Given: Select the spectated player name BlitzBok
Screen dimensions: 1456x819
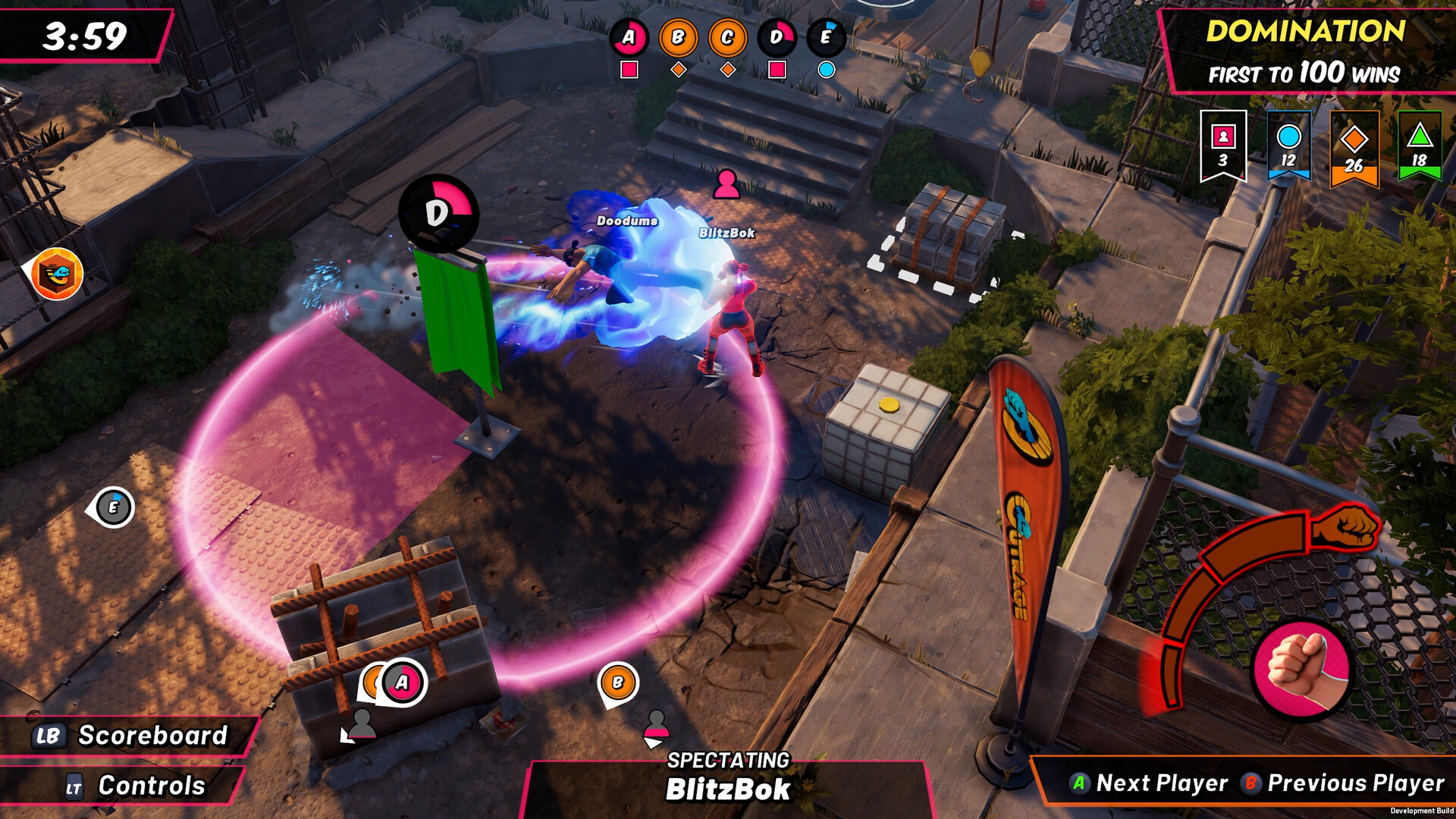Looking at the screenshot, I should [727, 789].
